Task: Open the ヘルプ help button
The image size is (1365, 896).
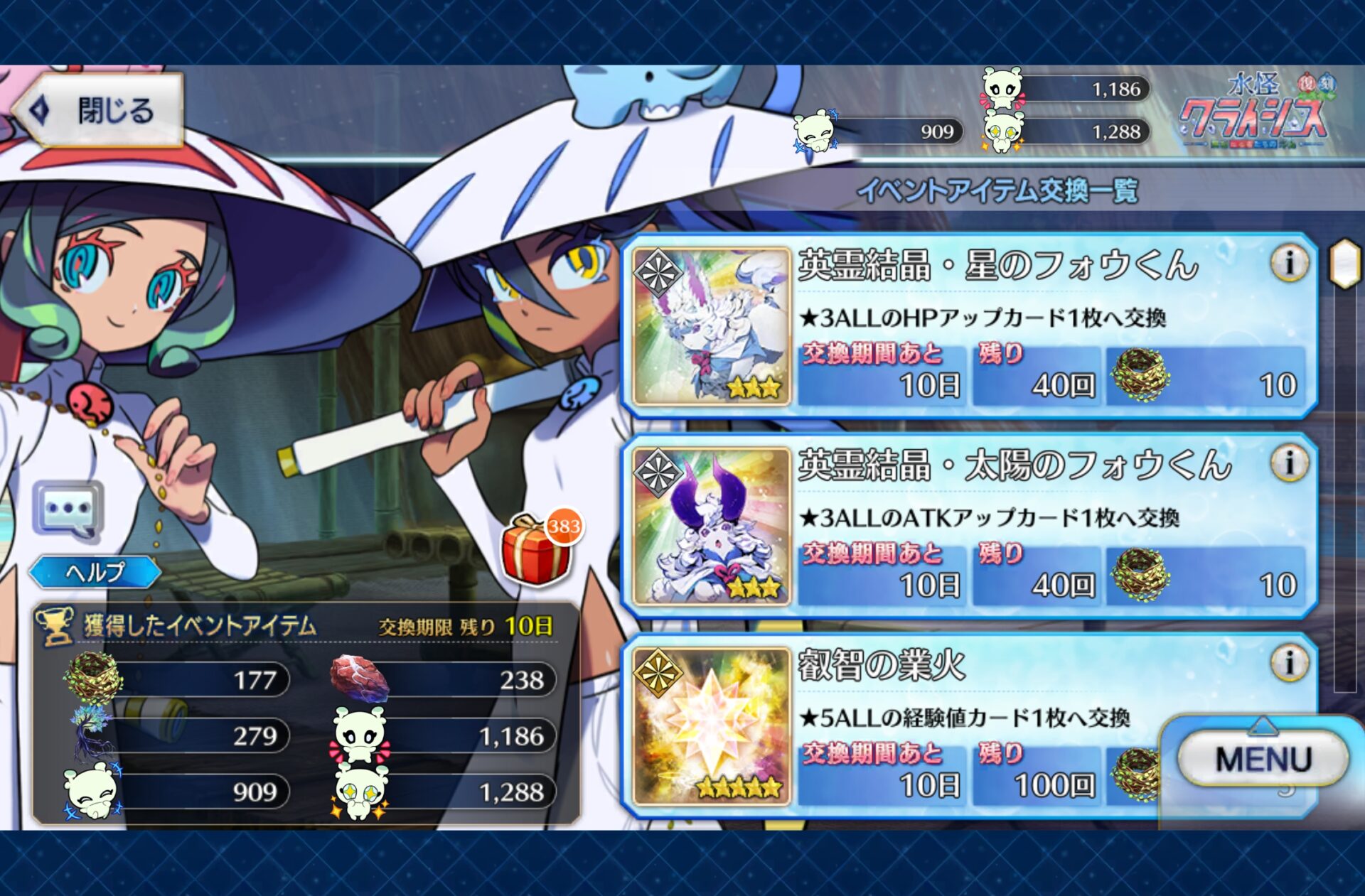Action: pos(95,571)
